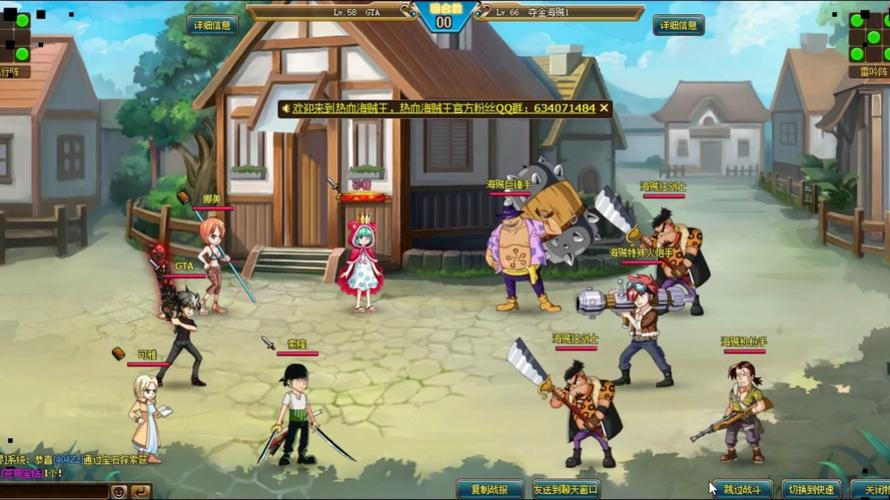The width and height of the screenshot is (890, 500).
Task: Skip the fight with 跳过战斗
Action: (x=741, y=490)
